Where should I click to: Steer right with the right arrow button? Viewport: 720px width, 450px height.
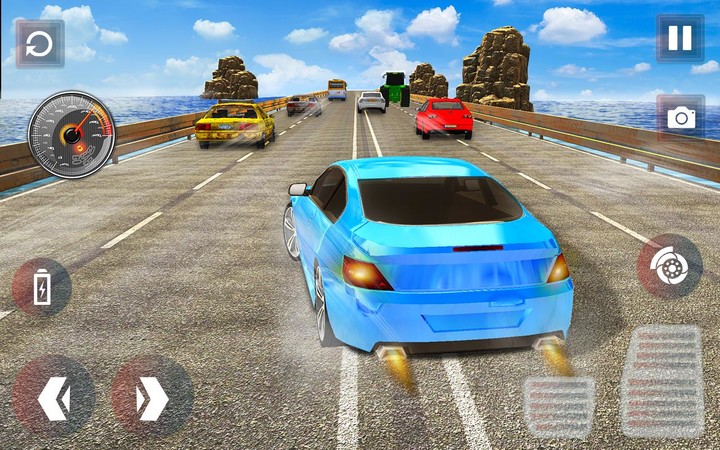151,397
